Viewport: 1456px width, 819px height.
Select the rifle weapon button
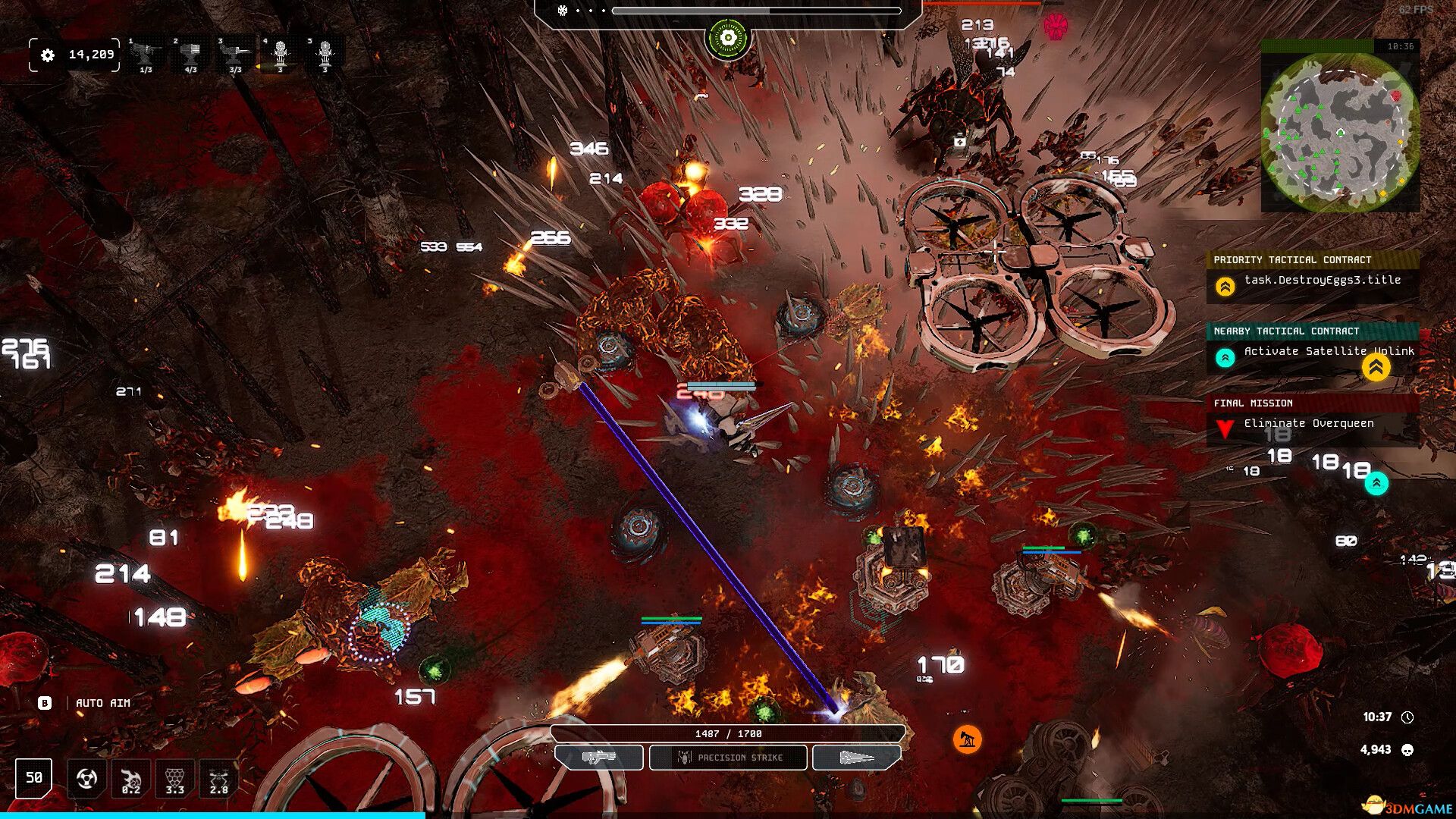tap(599, 757)
